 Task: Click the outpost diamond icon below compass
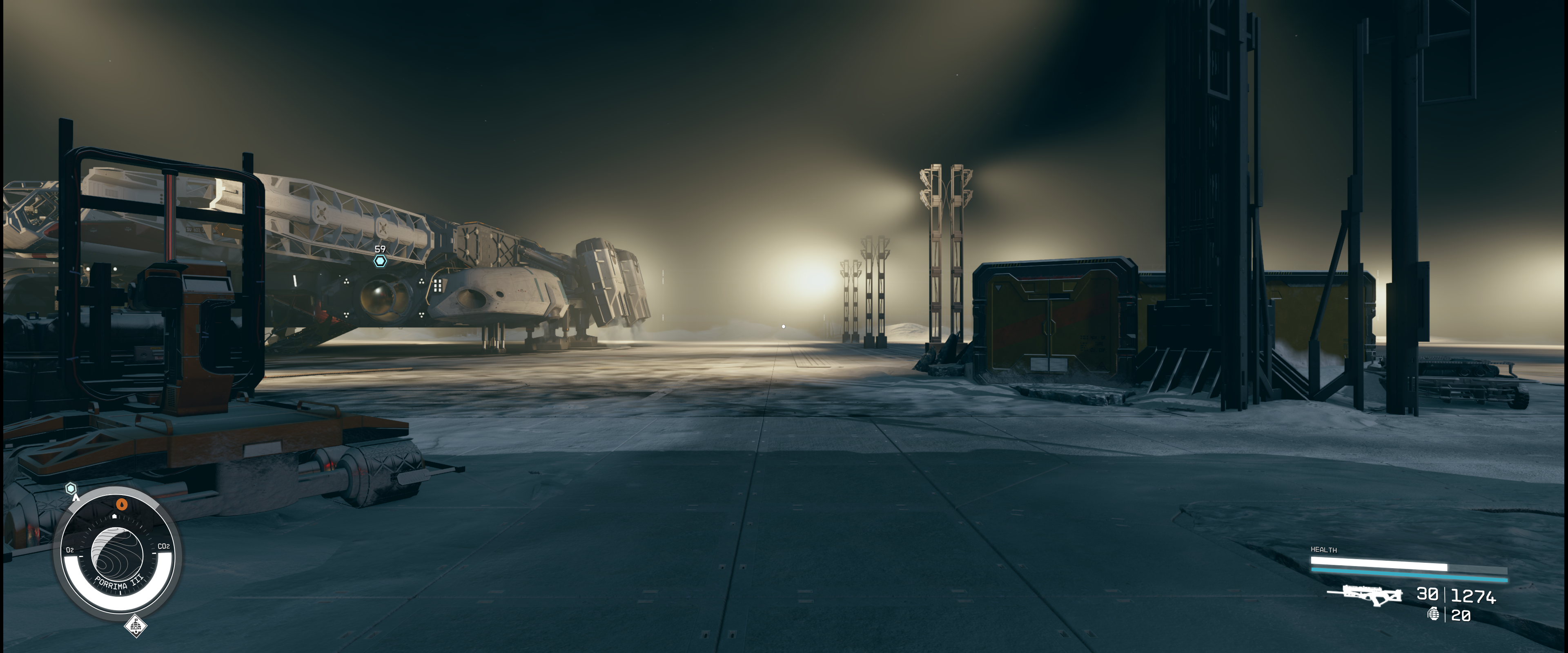(135, 625)
